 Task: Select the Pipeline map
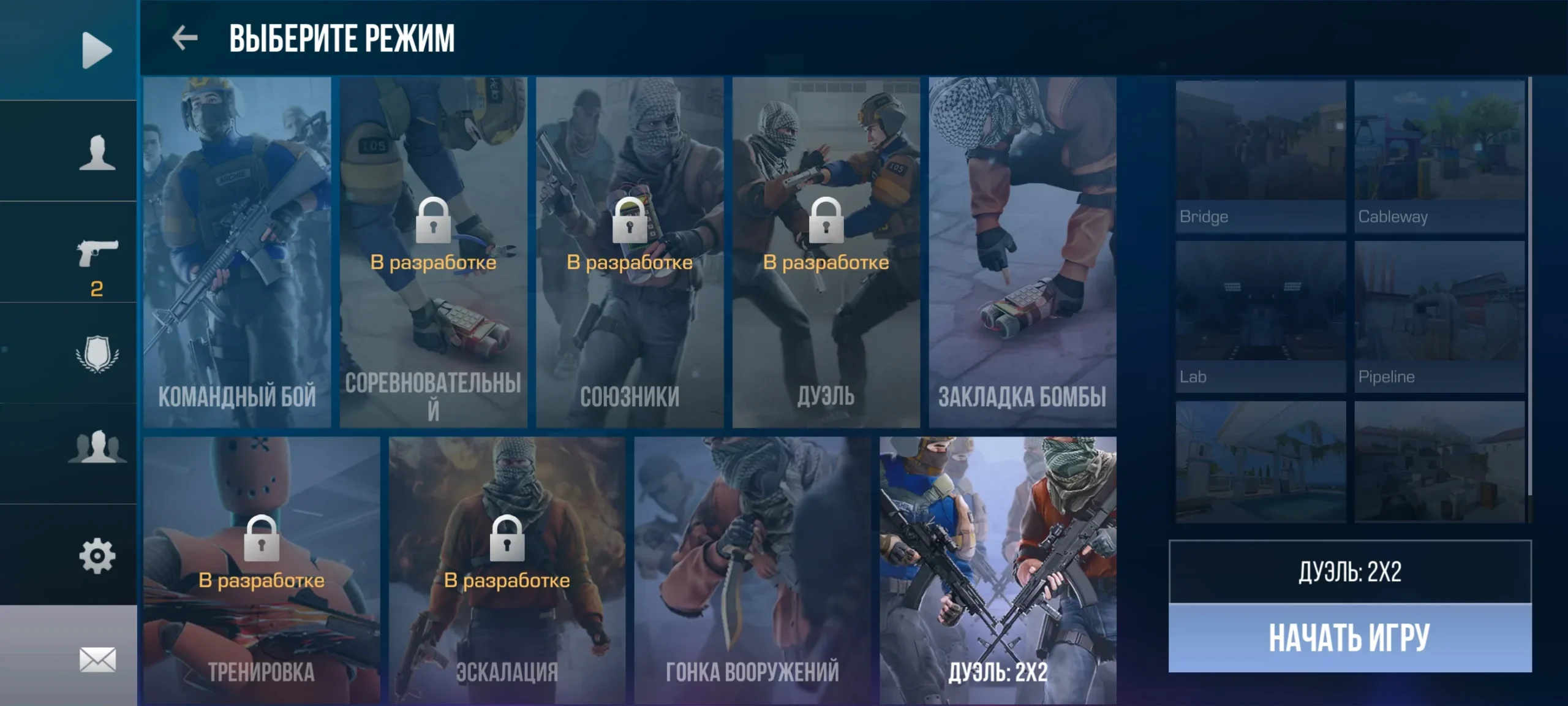click(x=1439, y=316)
